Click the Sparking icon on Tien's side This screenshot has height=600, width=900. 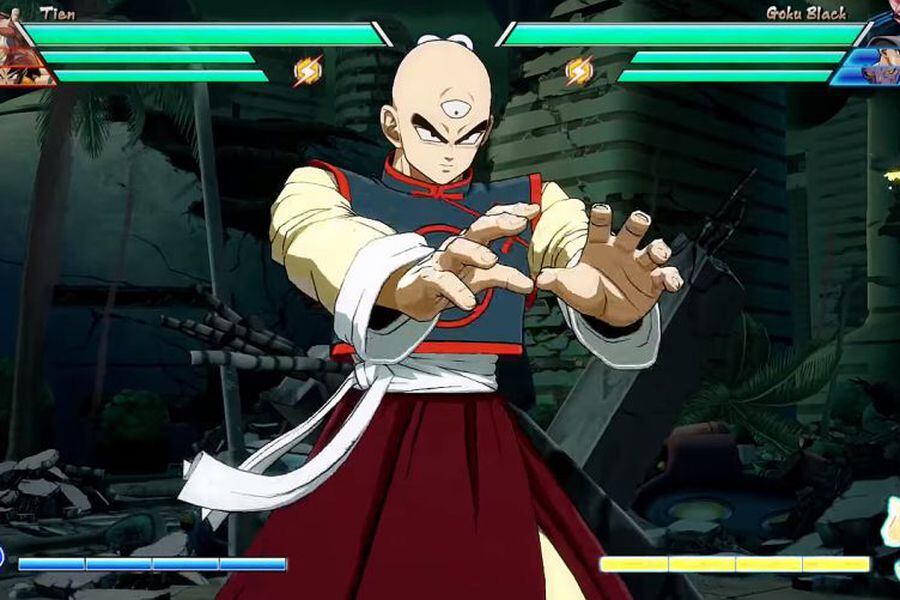click(x=308, y=71)
